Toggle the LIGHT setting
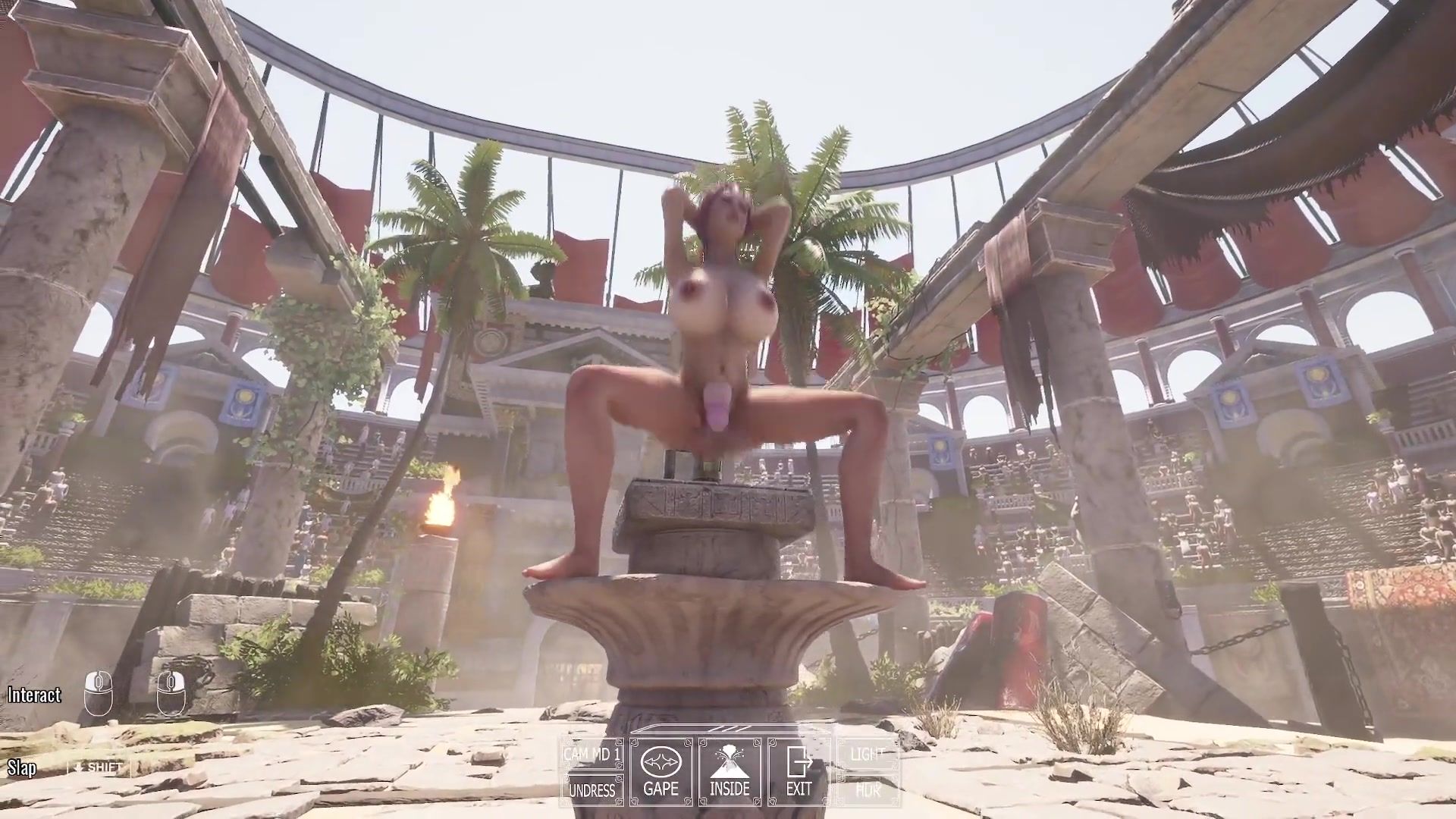This screenshot has width=1456, height=819. point(868,755)
